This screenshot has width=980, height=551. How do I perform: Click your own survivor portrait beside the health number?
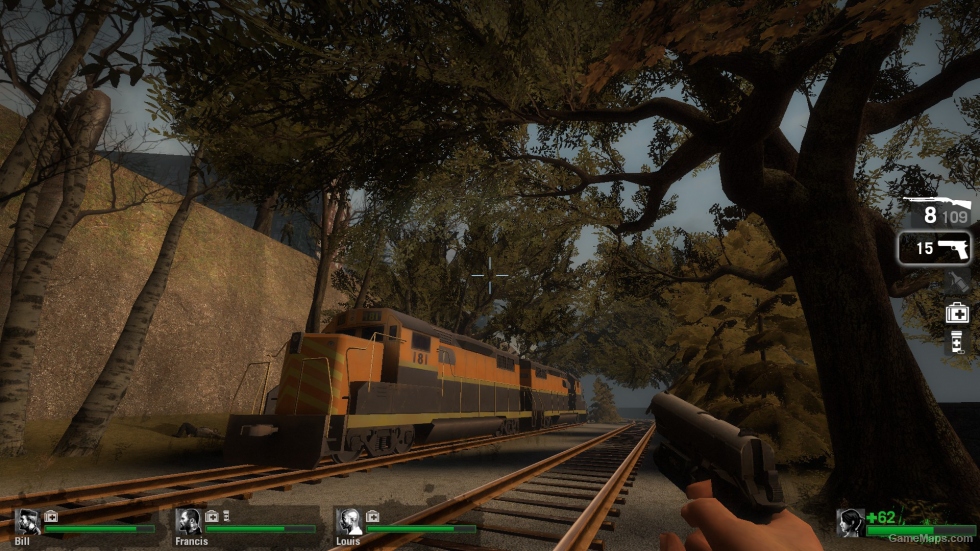tap(850, 521)
